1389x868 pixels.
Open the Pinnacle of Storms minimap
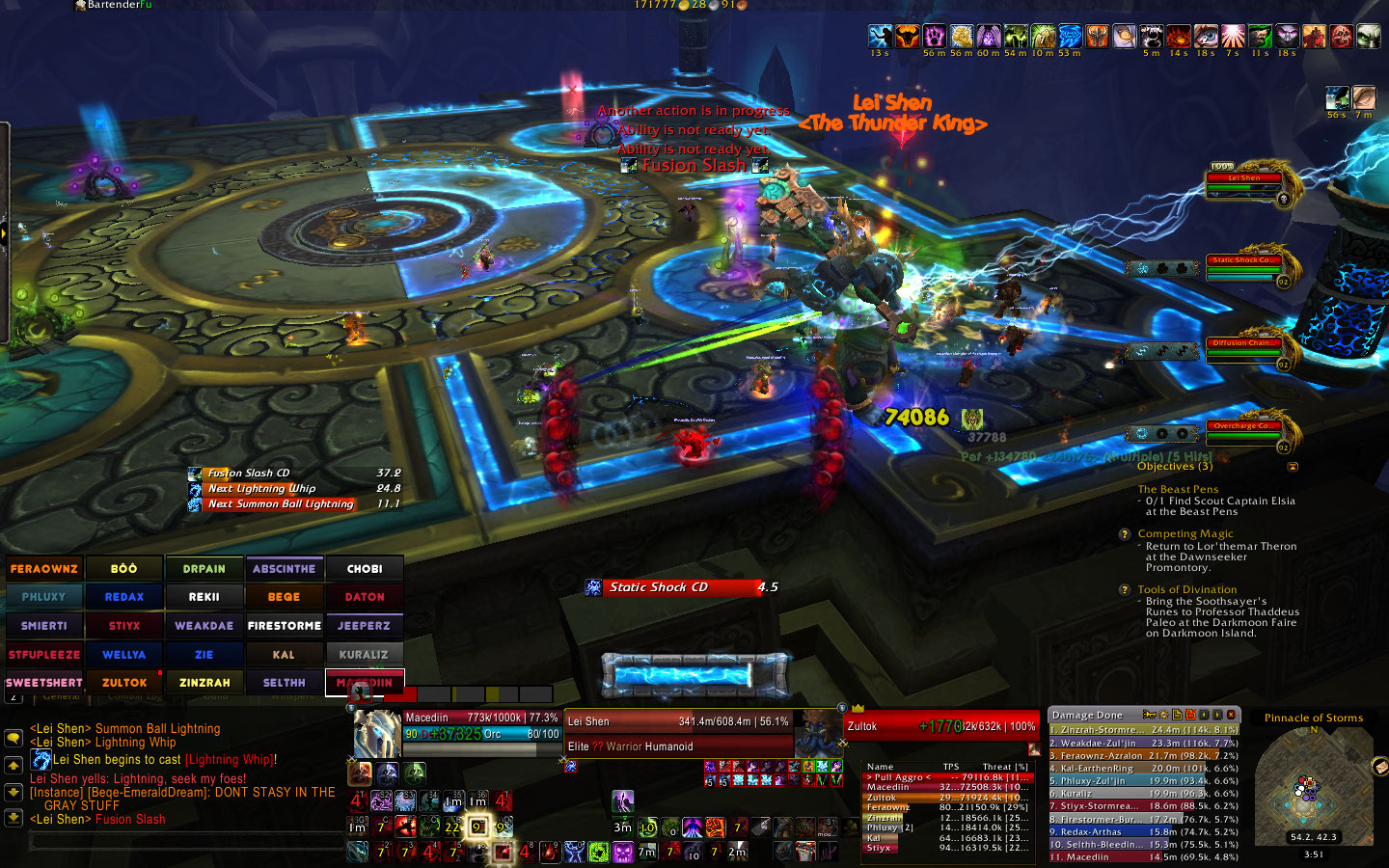(x=1313, y=786)
